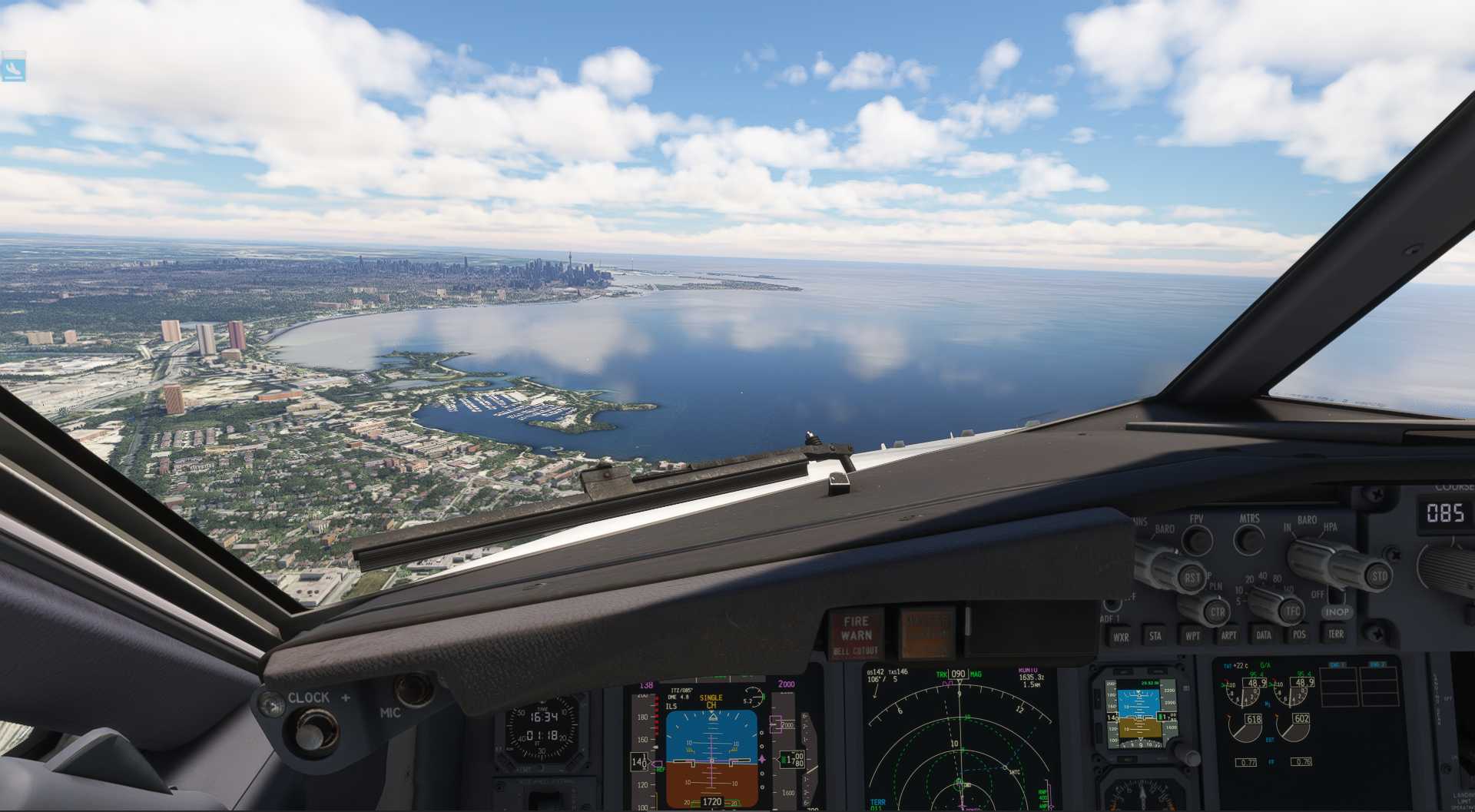
Task: Toggle the STA map overlay button
Action: [x=1155, y=636]
